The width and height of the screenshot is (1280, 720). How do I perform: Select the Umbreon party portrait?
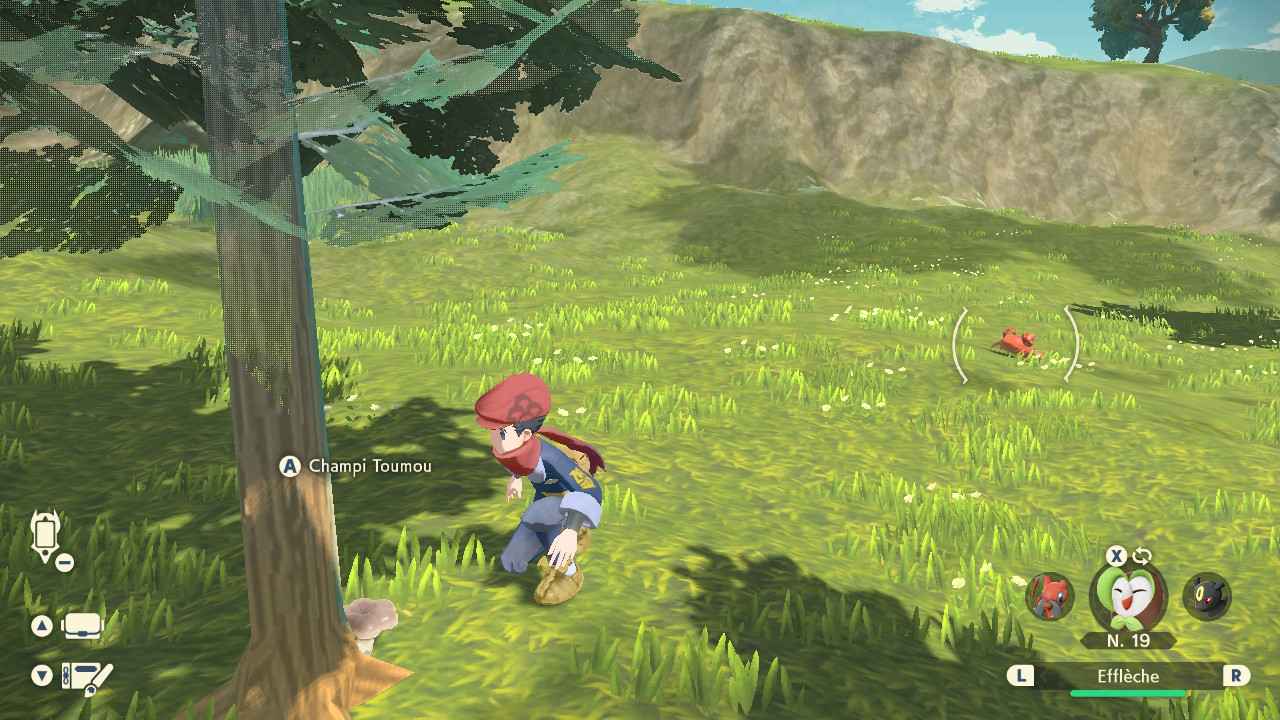1207,596
